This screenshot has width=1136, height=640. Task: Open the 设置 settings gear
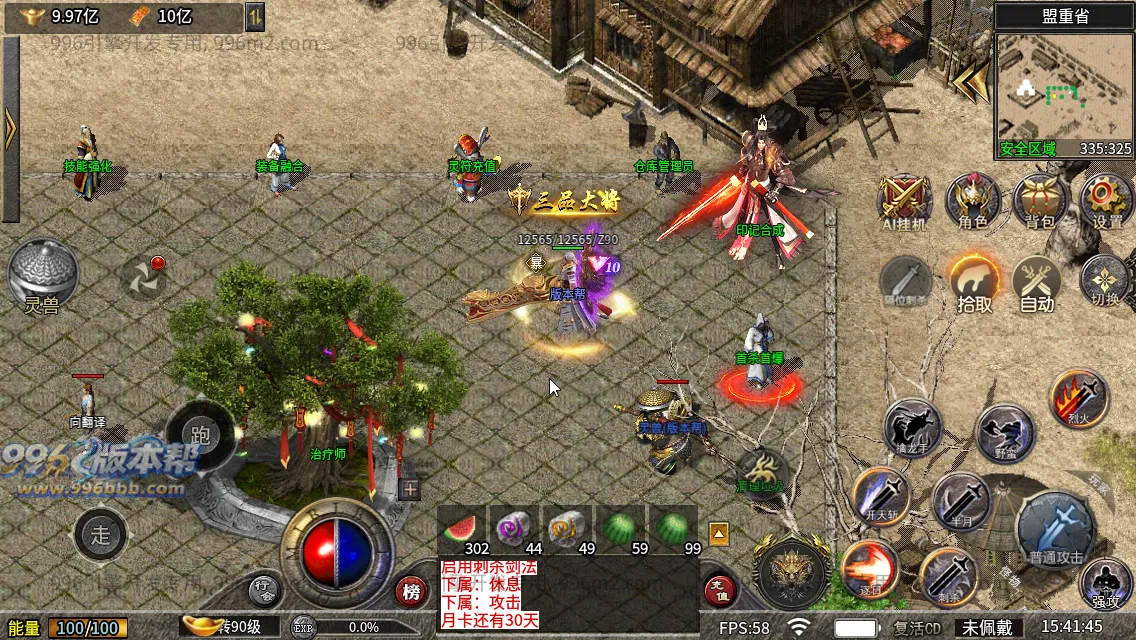(1106, 200)
